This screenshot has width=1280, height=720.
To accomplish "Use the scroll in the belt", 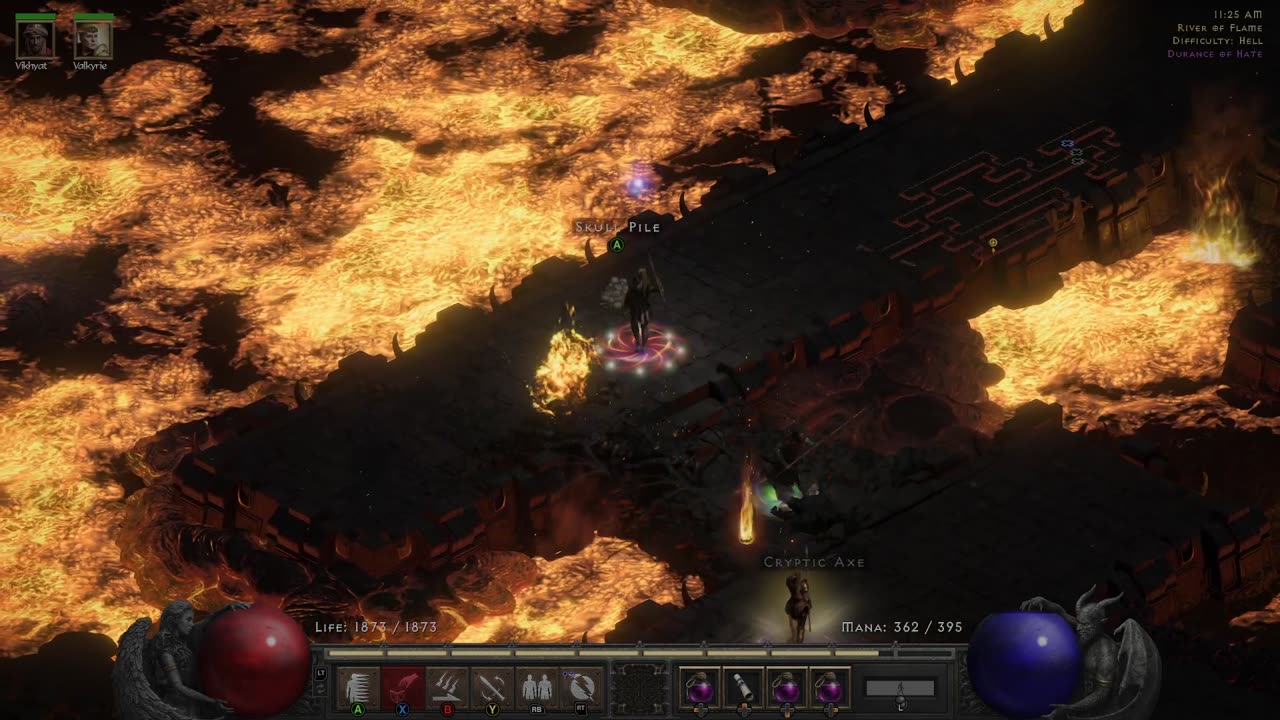I will click(x=743, y=688).
